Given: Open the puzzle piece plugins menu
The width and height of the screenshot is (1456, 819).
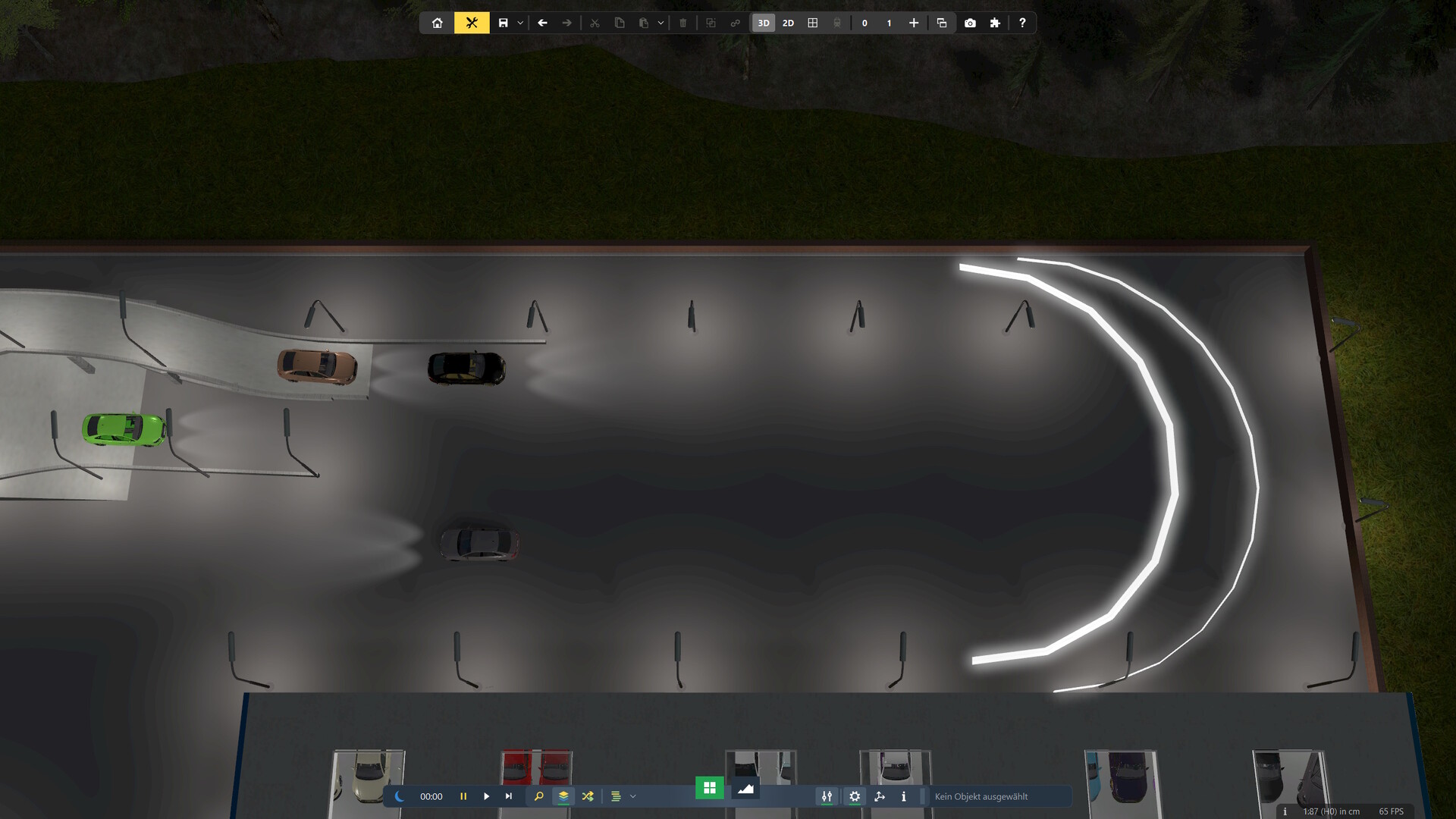Looking at the screenshot, I should click(x=995, y=23).
